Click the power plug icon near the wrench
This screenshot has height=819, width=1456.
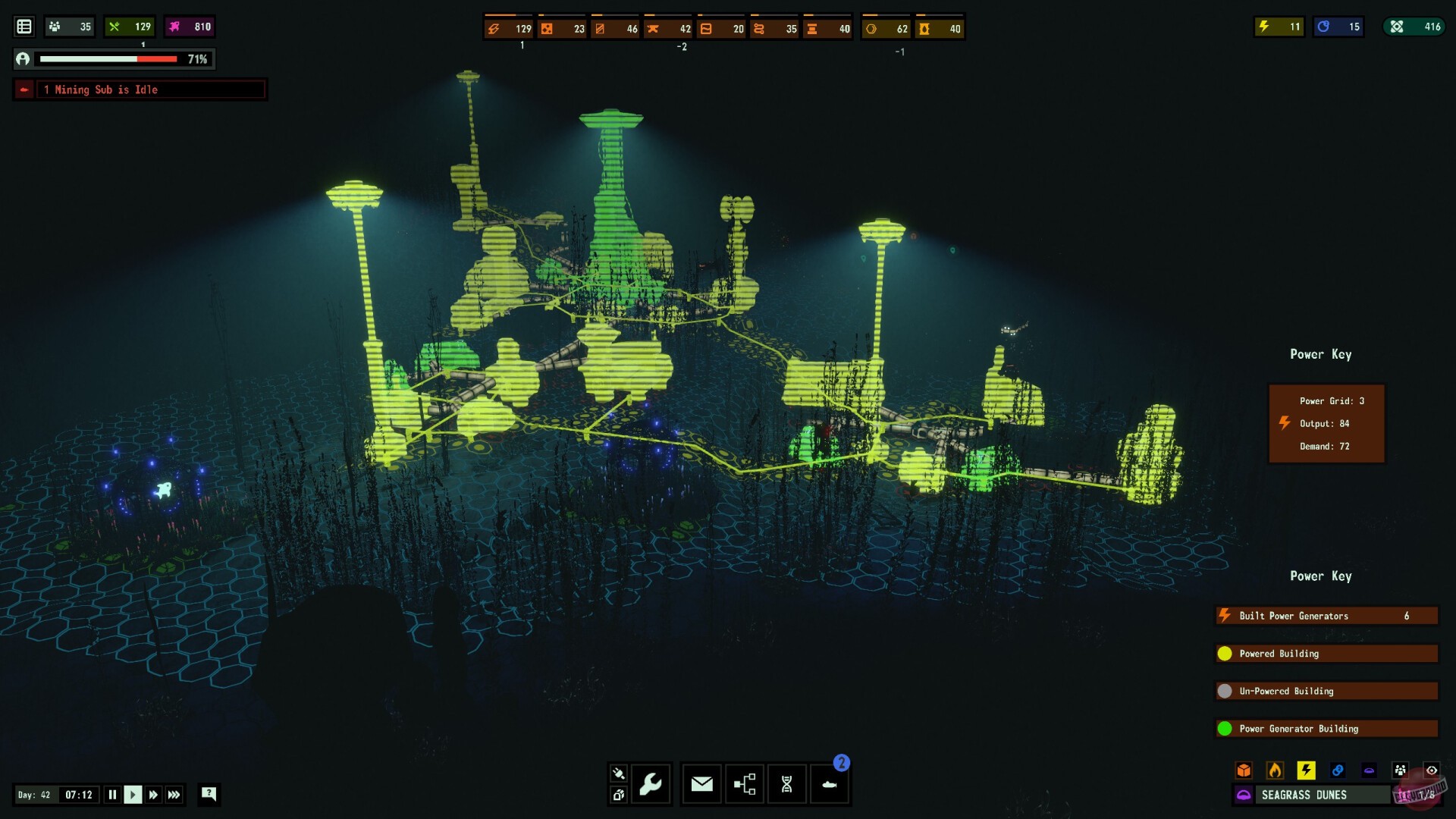619,773
